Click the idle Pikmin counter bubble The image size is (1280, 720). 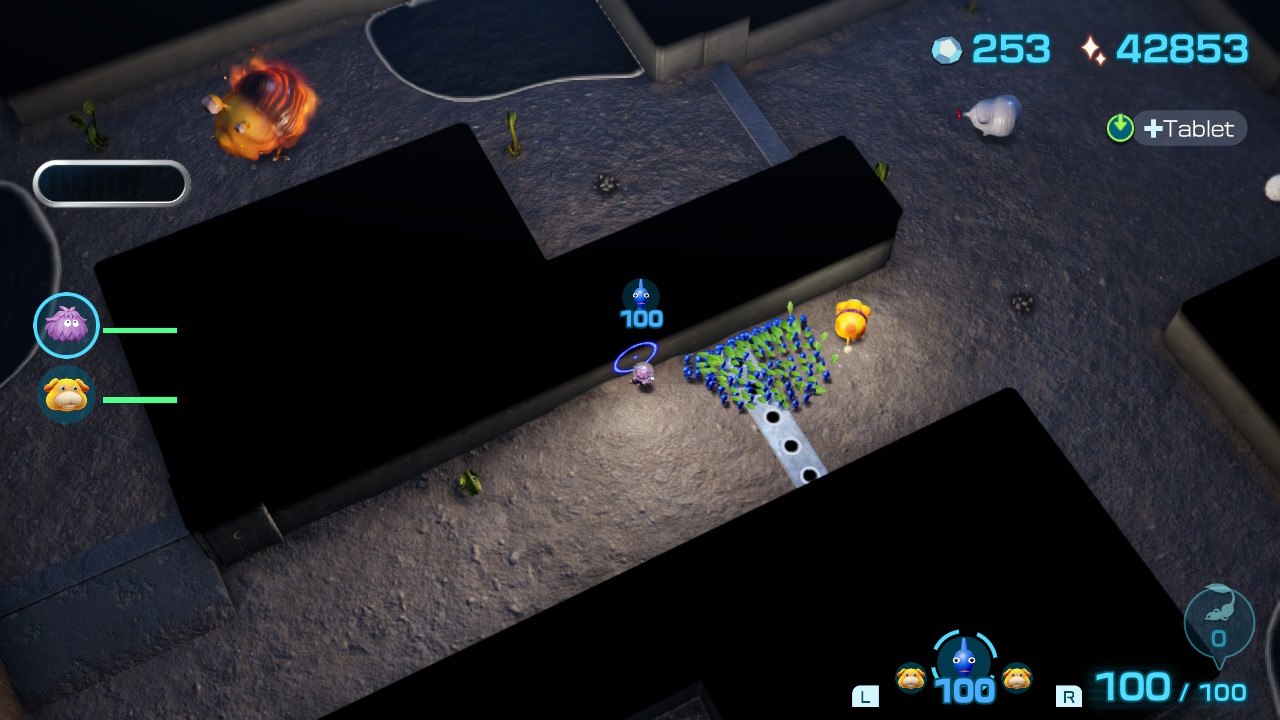[x=1218, y=622]
